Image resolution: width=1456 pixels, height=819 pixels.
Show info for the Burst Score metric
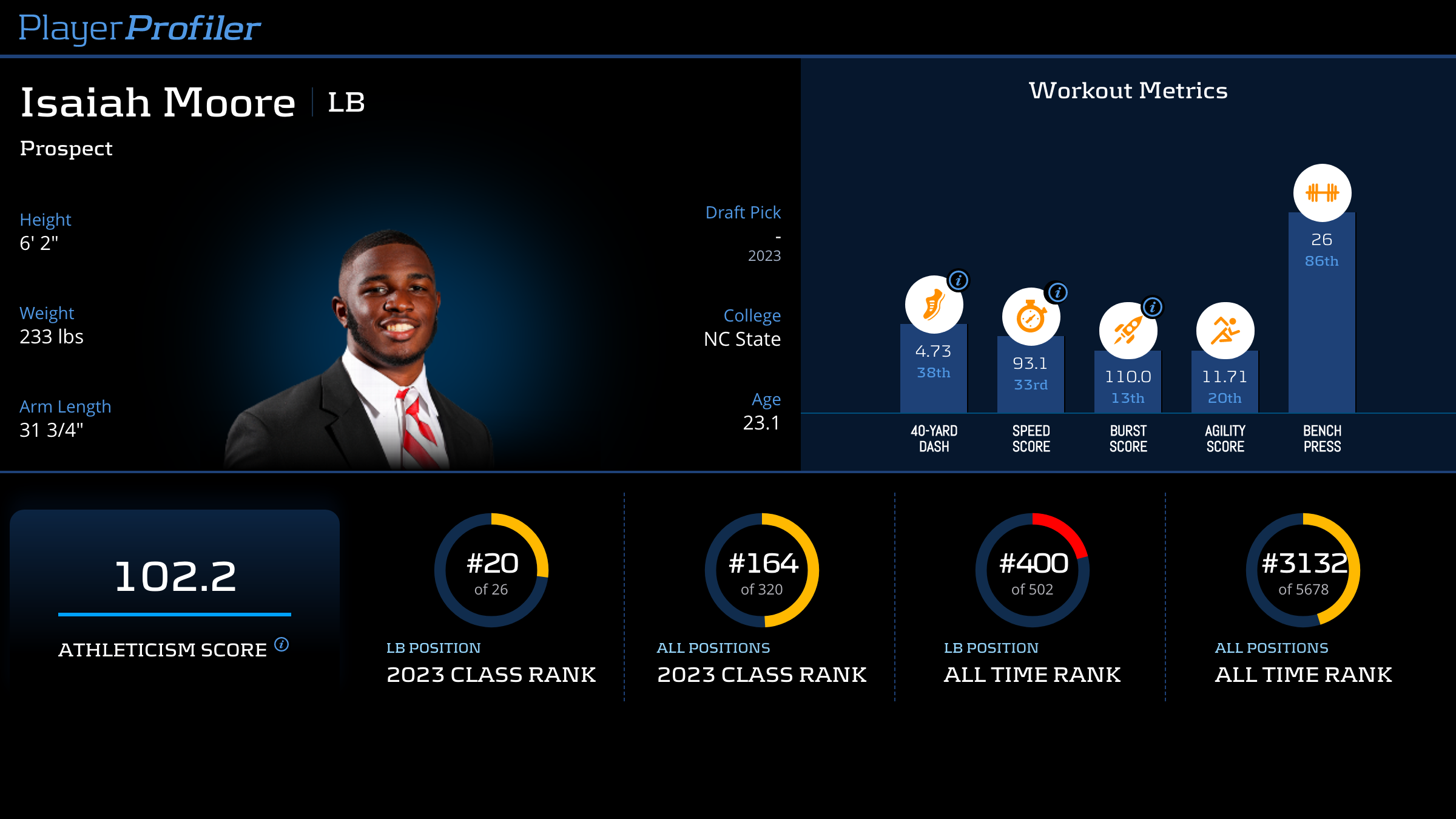1153,307
